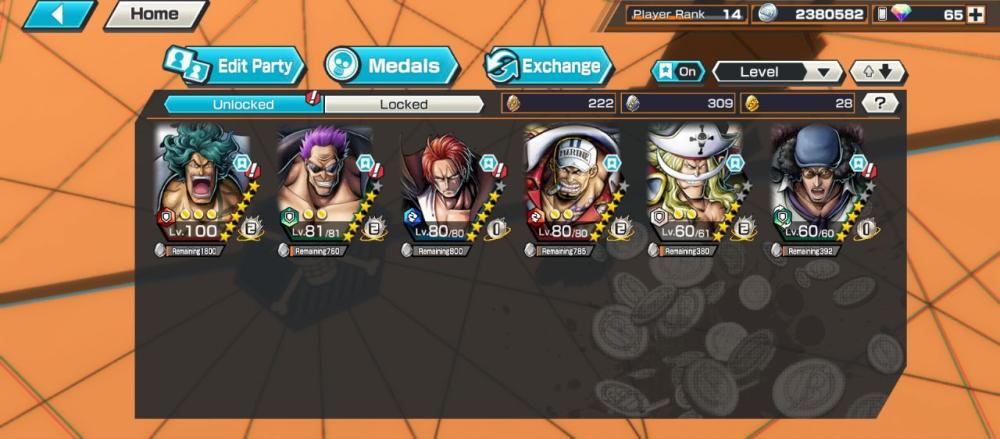This screenshot has width=1000, height=439.
Task: Return to the Home screen
Action: pyautogui.click(x=155, y=15)
